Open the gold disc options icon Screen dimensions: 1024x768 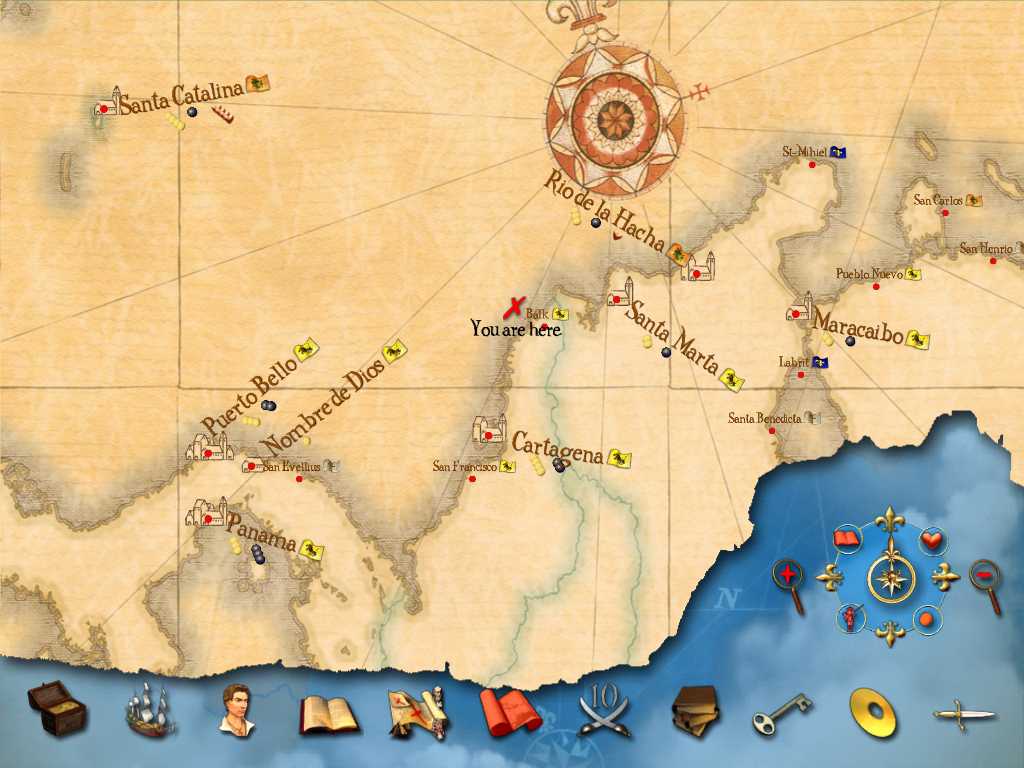pyautogui.click(x=872, y=712)
